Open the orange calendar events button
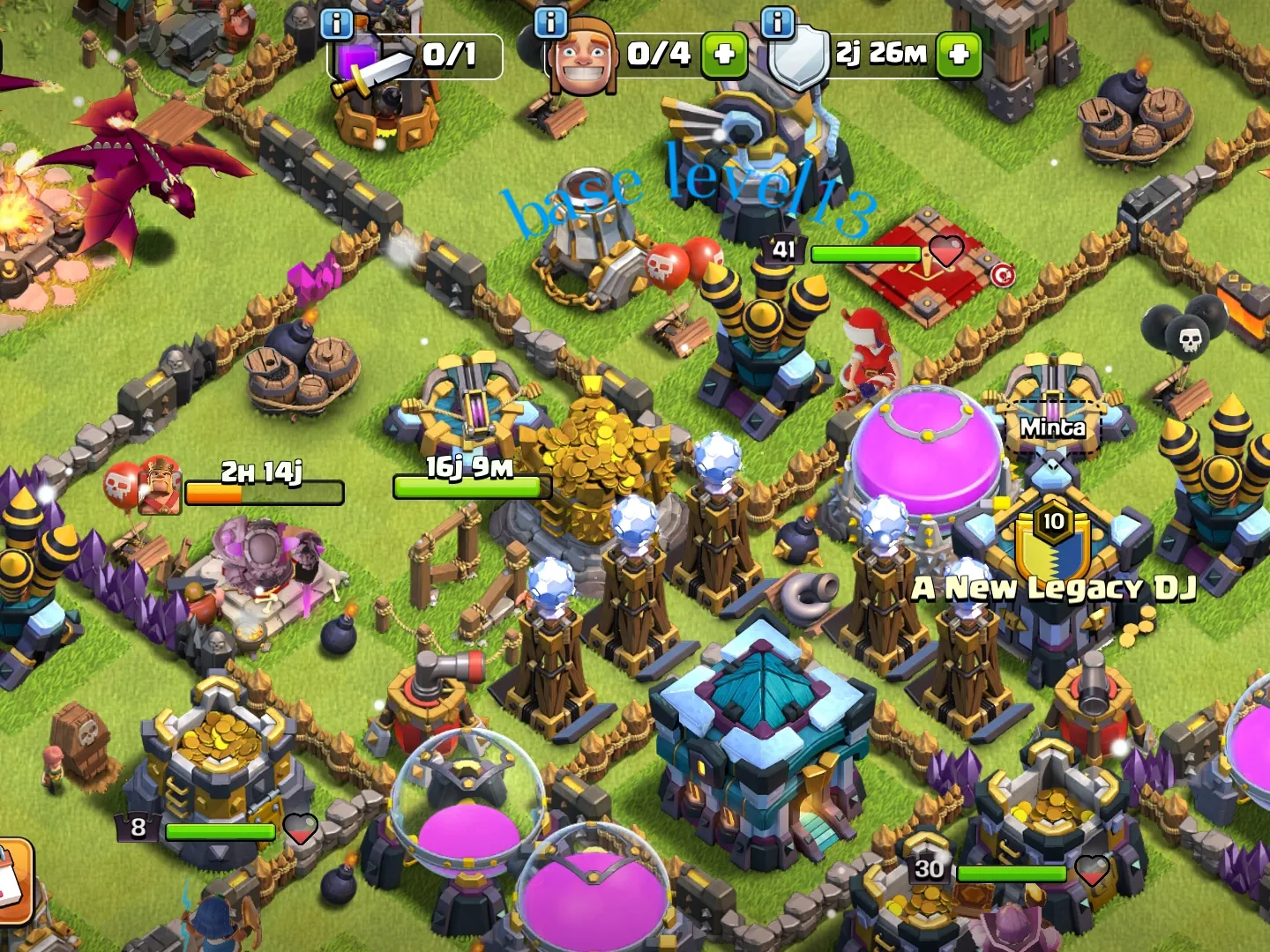Image resolution: width=1270 pixels, height=952 pixels. (x=12, y=881)
